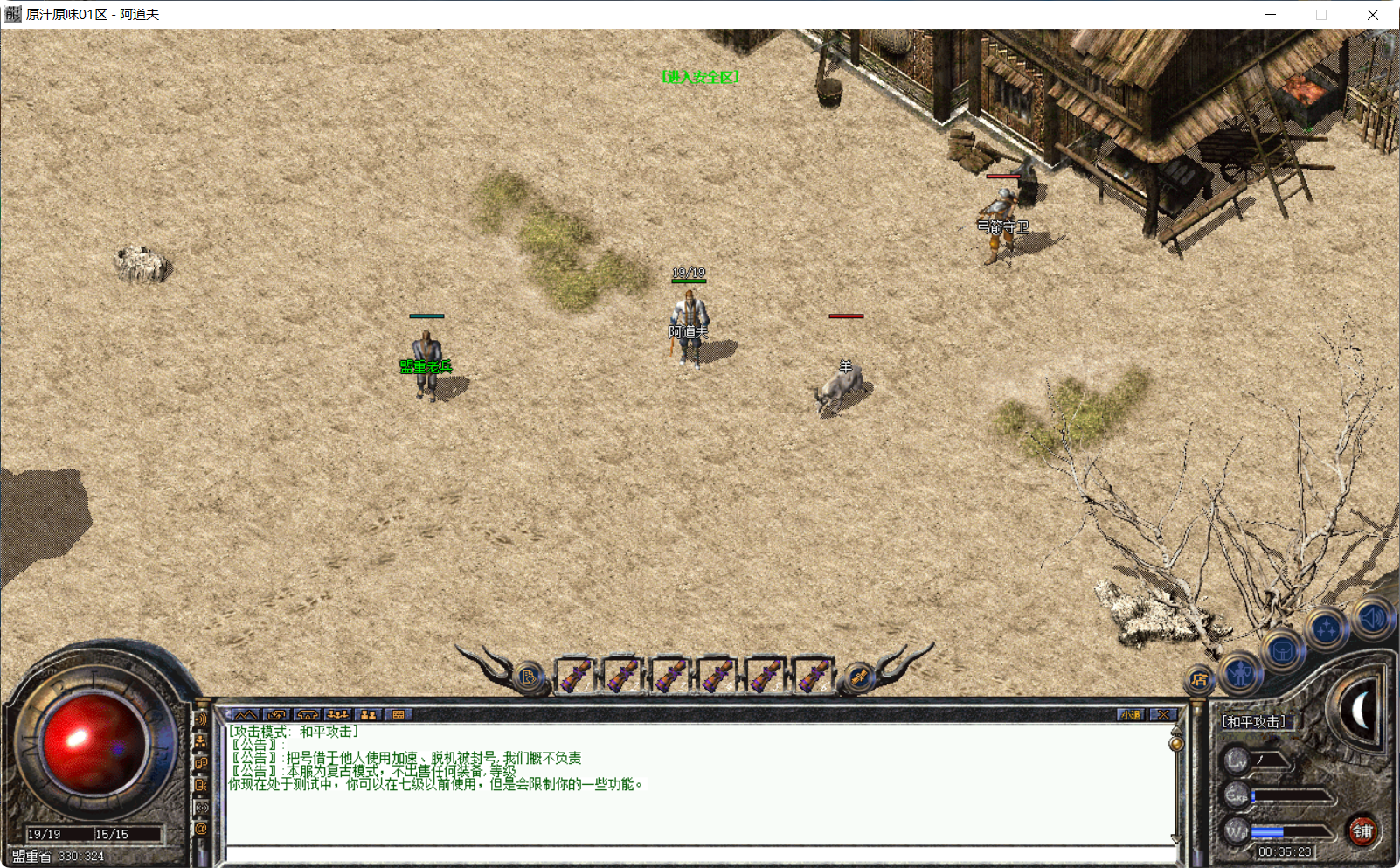Viewport: 1400px width, 868px height.
Task: Open the 店 shop icon
Action: (x=1199, y=678)
